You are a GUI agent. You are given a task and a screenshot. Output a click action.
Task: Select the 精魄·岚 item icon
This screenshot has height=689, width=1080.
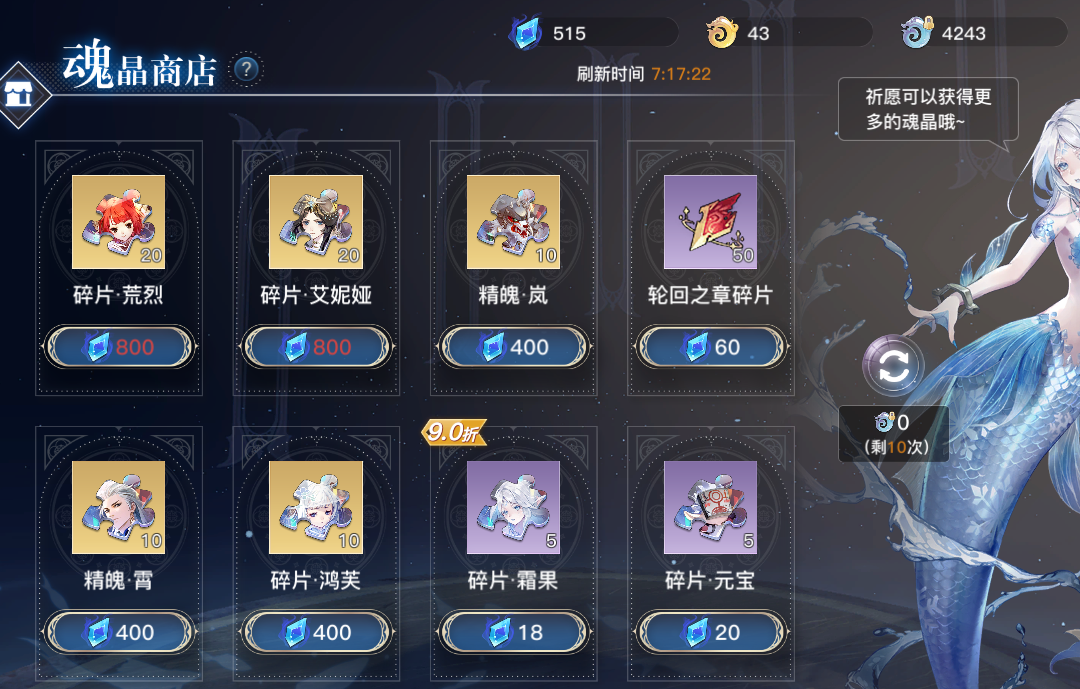513,222
